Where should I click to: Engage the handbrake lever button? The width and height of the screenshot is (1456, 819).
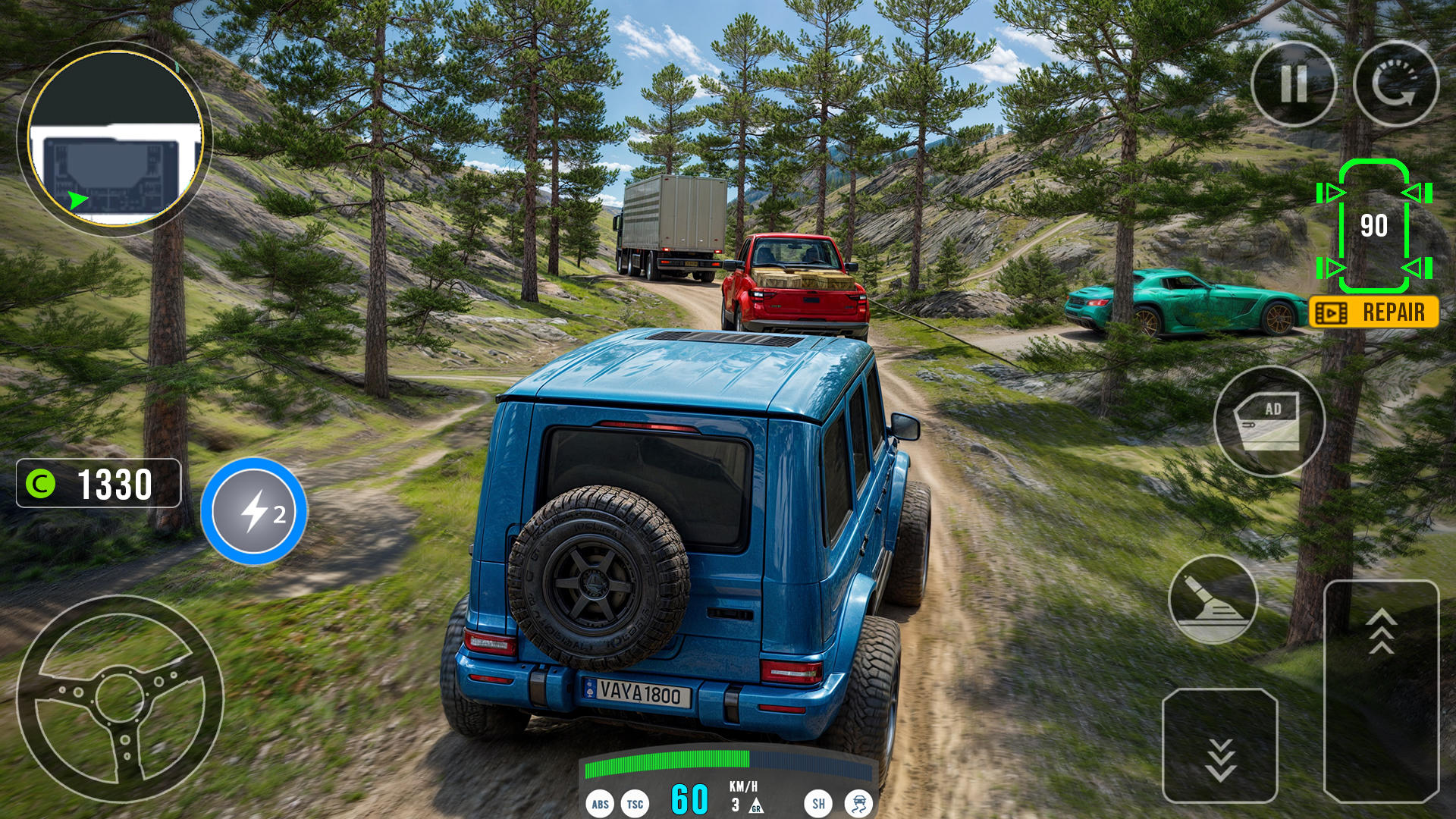(x=1213, y=599)
